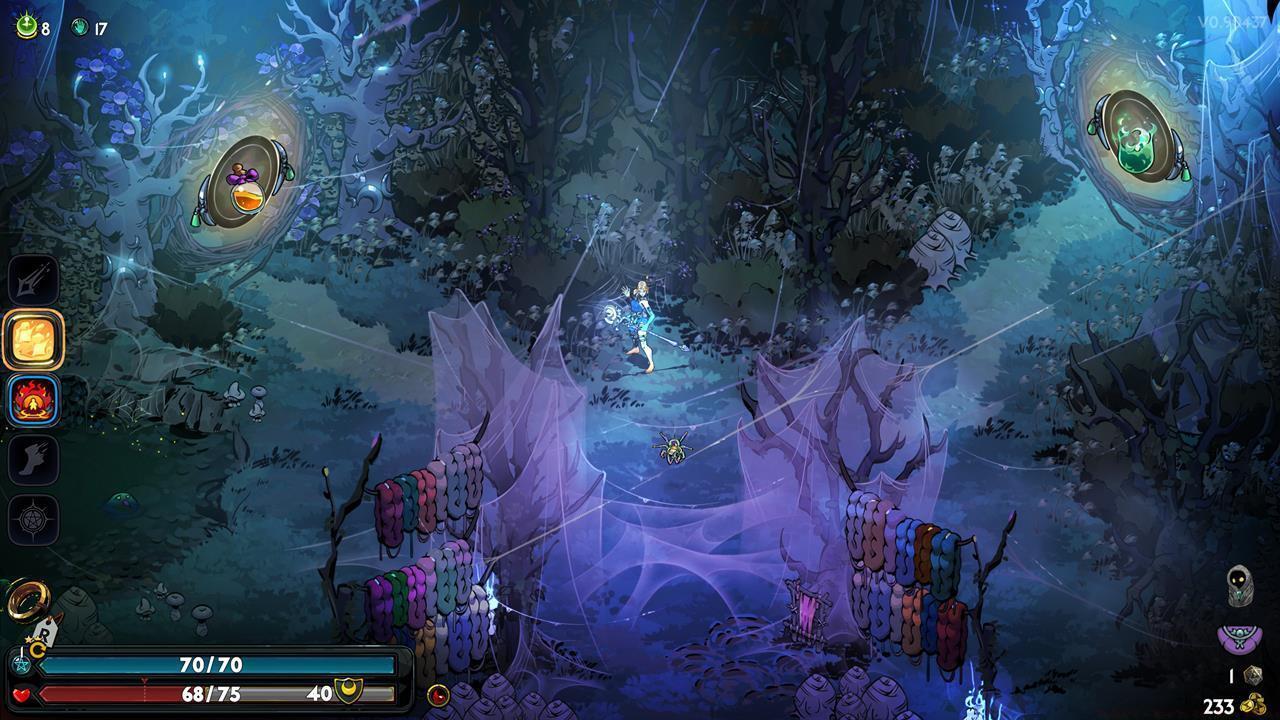The width and height of the screenshot is (1280, 720).
Task: Click the health bar showing 68/75
Action: [x=200, y=693]
